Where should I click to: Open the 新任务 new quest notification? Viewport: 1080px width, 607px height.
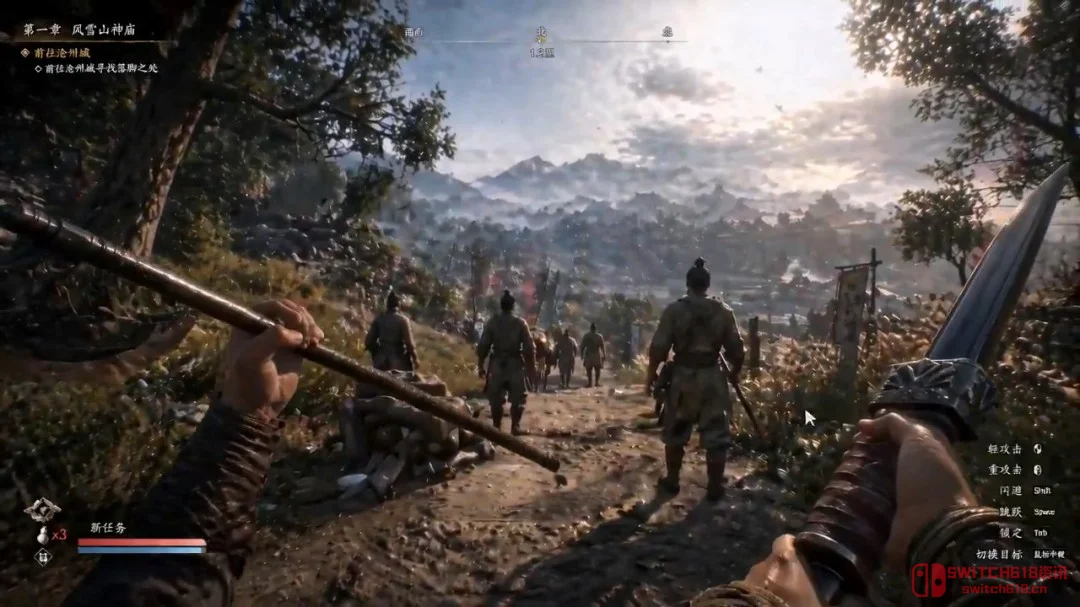tap(110, 527)
